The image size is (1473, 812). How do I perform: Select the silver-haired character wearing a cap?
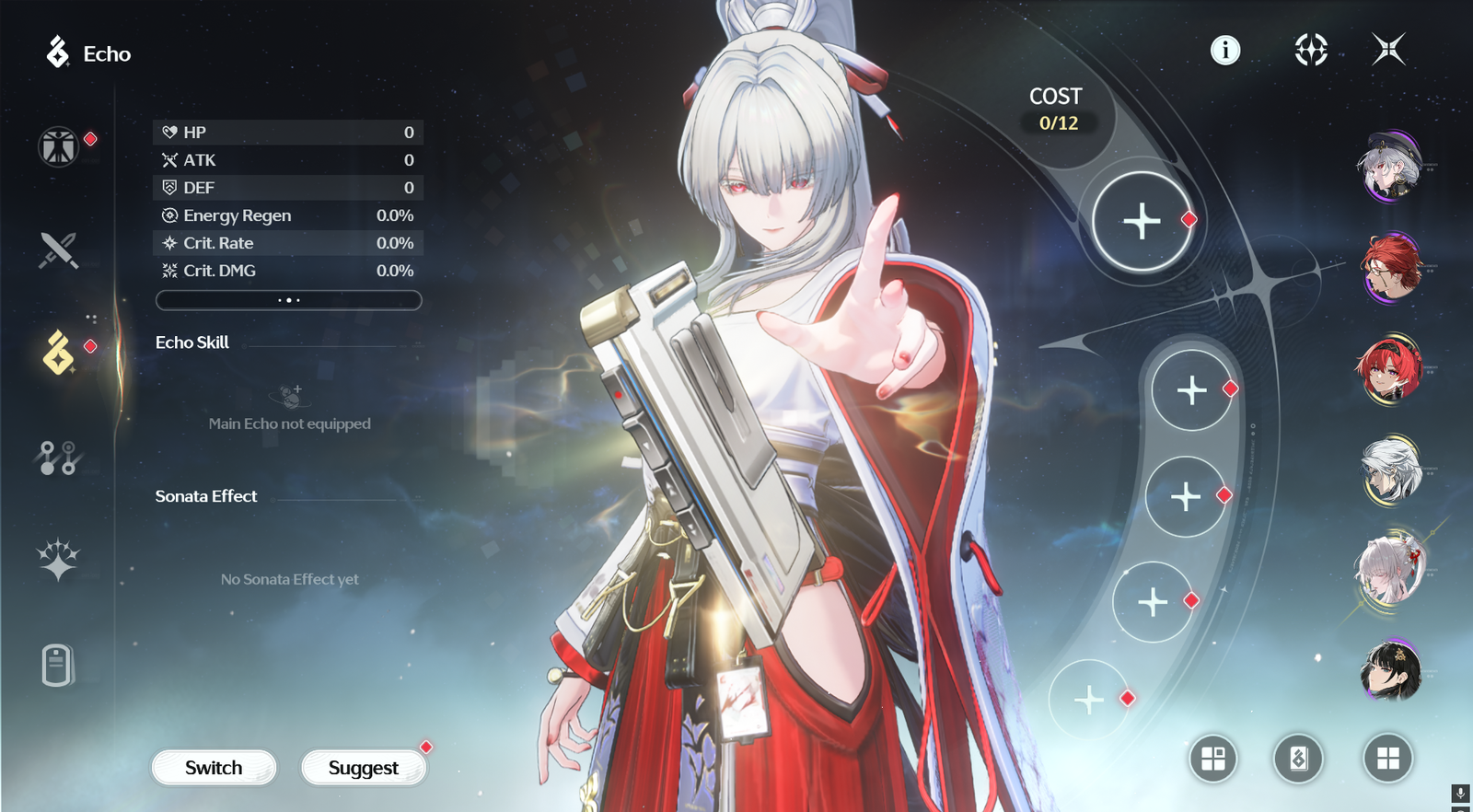pyautogui.click(x=1390, y=168)
